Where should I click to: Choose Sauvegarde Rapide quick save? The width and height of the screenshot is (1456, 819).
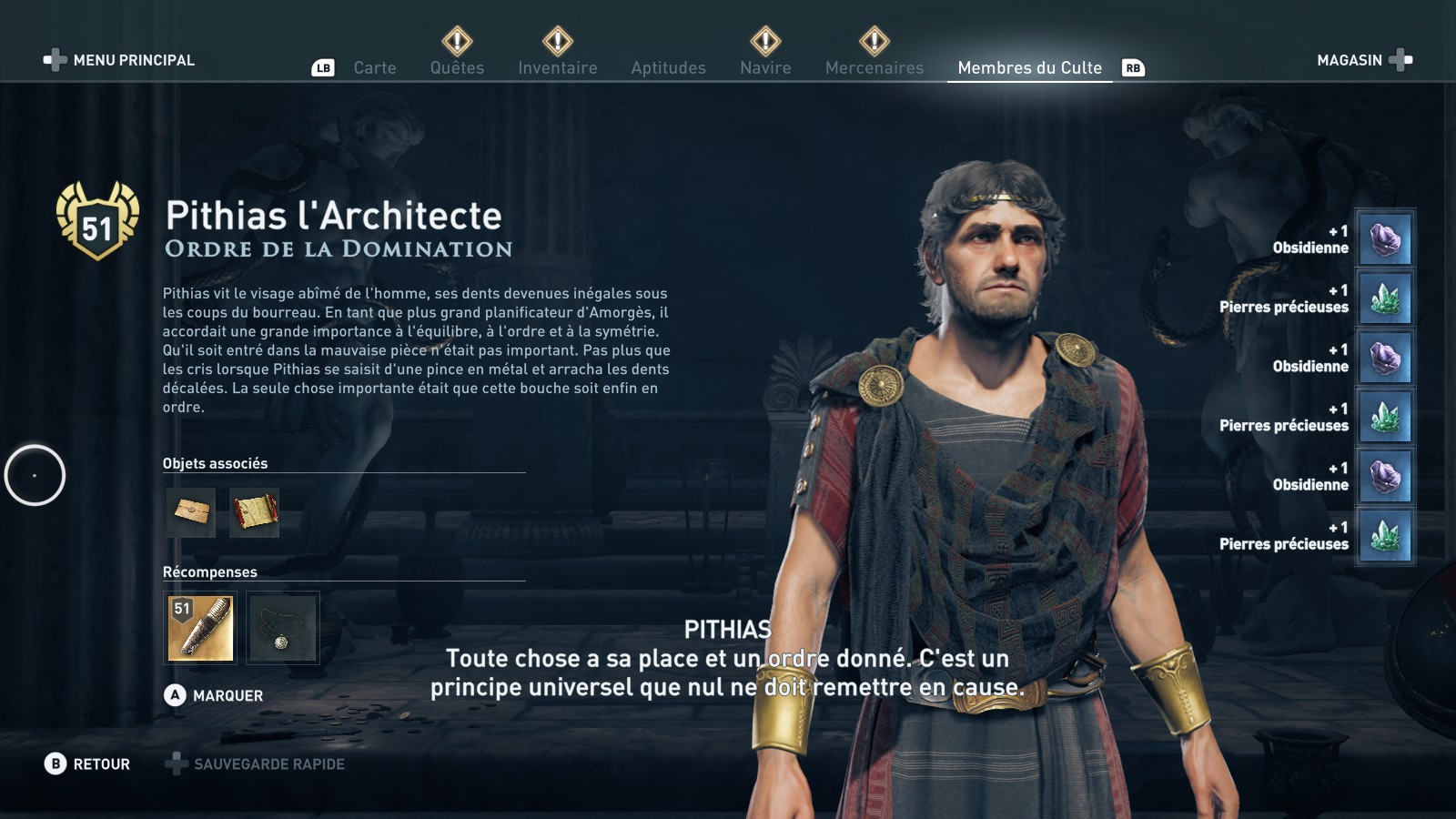tap(256, 764)
